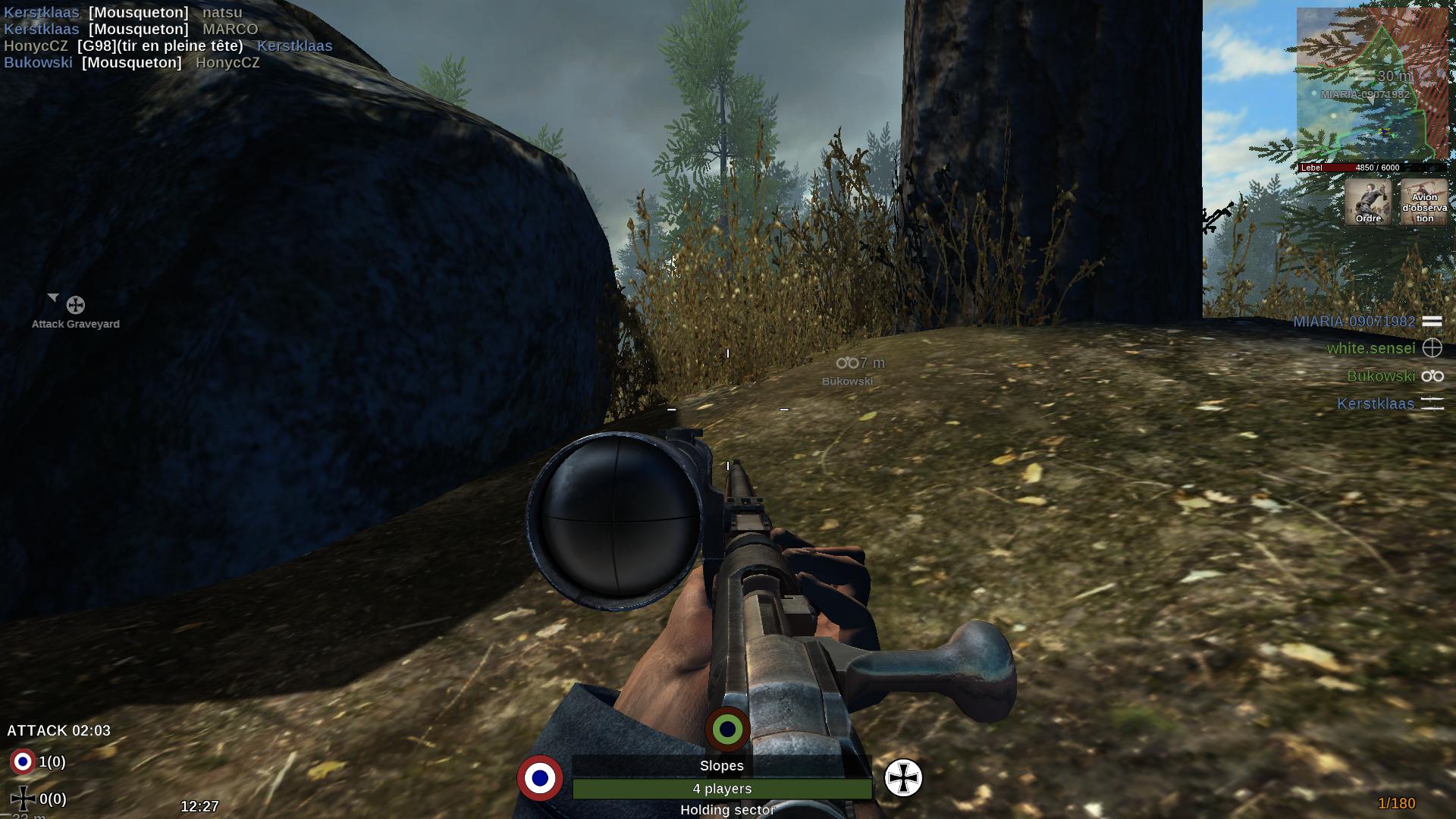
Task: Click the Slopes sector capture bar
Action: (x=722, y=789)
